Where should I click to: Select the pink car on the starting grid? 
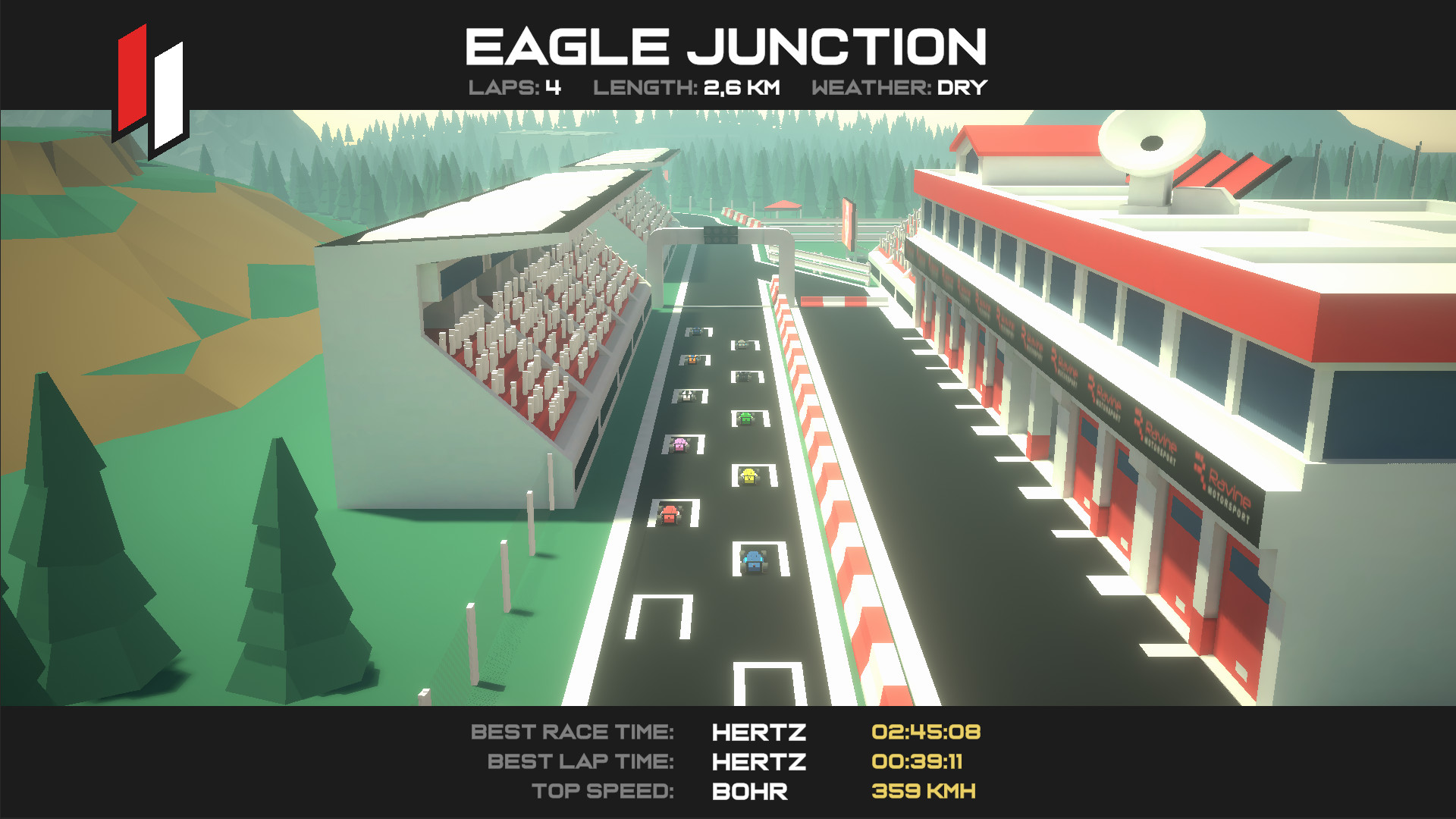tap(679, 444)
